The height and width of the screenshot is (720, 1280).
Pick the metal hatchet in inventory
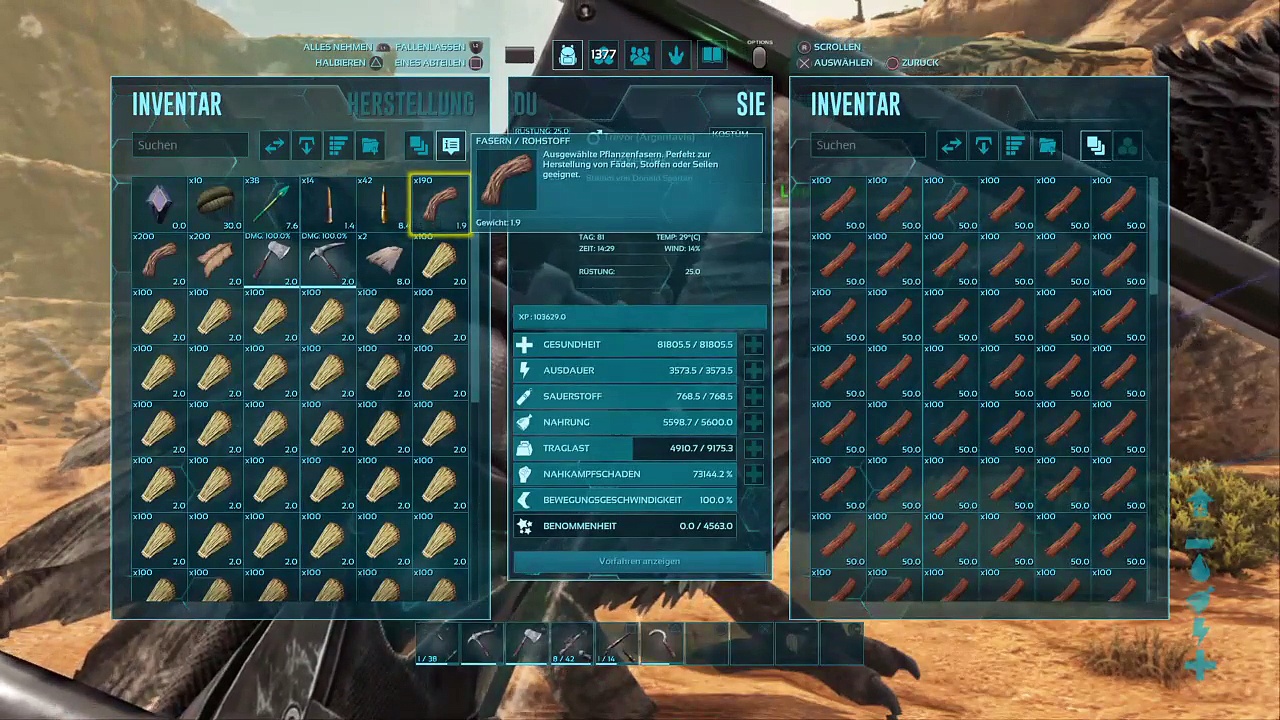(272, 260)
